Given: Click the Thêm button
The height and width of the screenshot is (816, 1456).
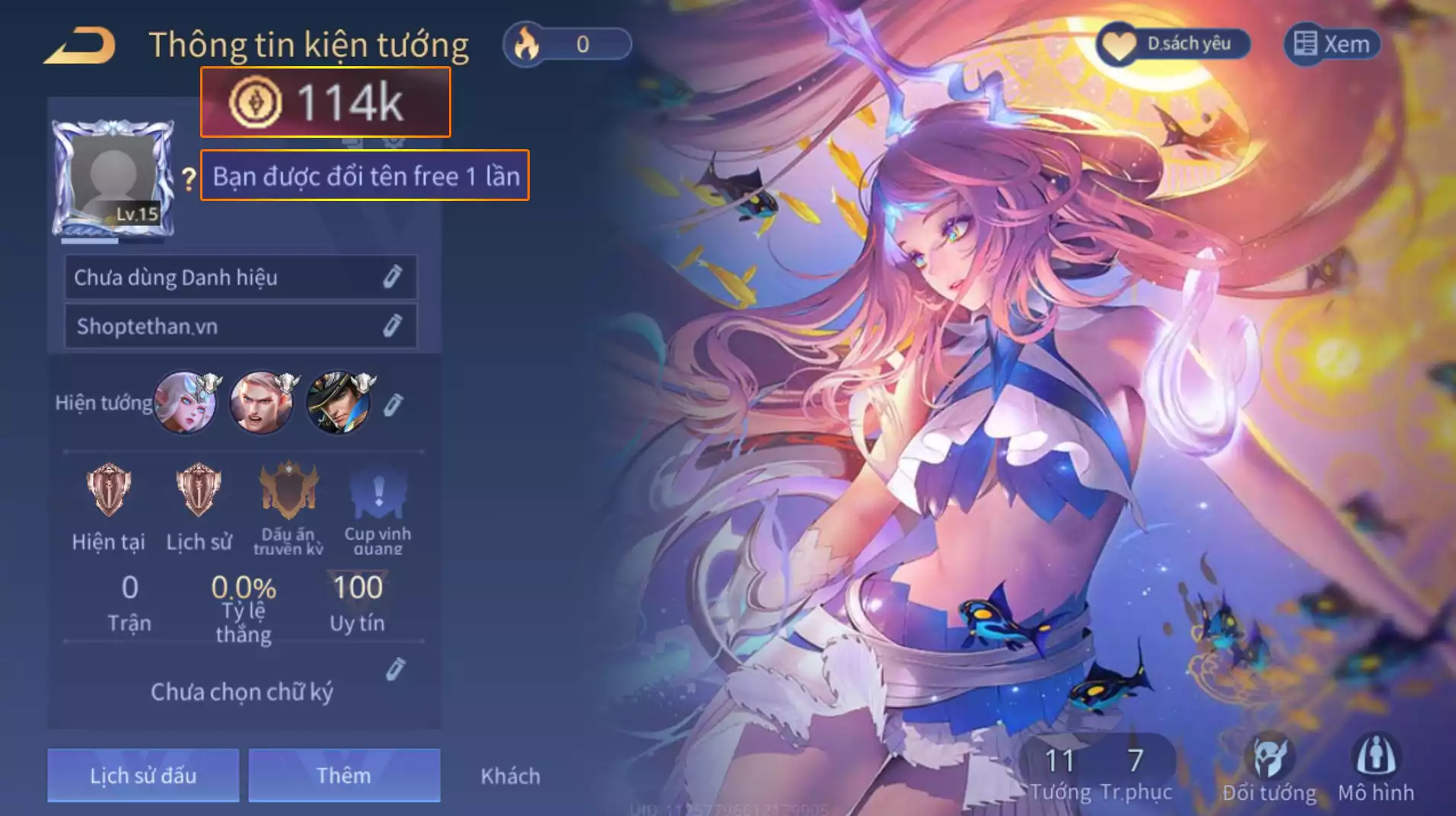Looking at the screenshot, I should [344, 775].
